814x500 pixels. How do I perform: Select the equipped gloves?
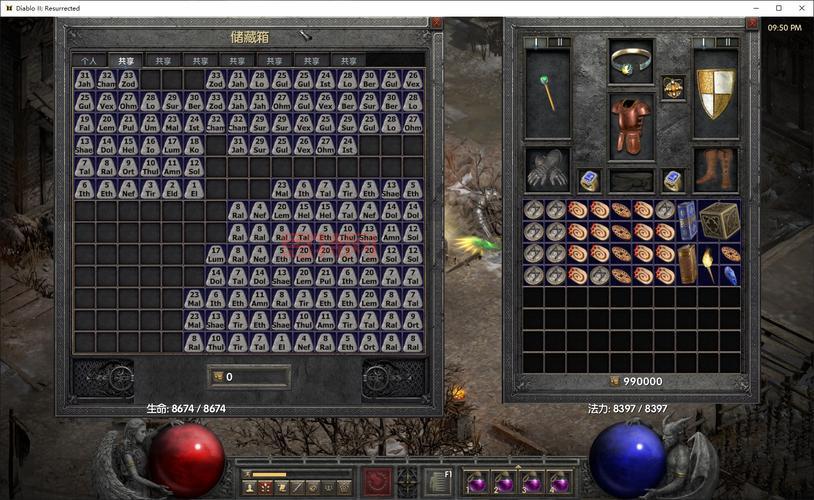coord(547,170)
